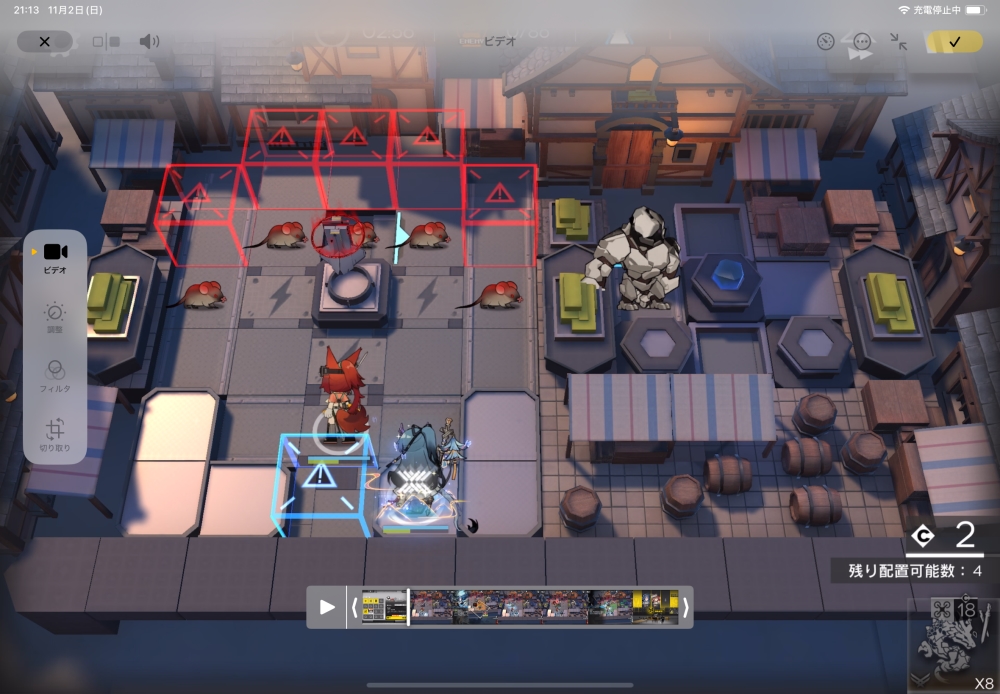Open the aspect ratio compare icon
Viewport: 1000px width, 694px height.
pyautogui.click(x=106, y=42)
